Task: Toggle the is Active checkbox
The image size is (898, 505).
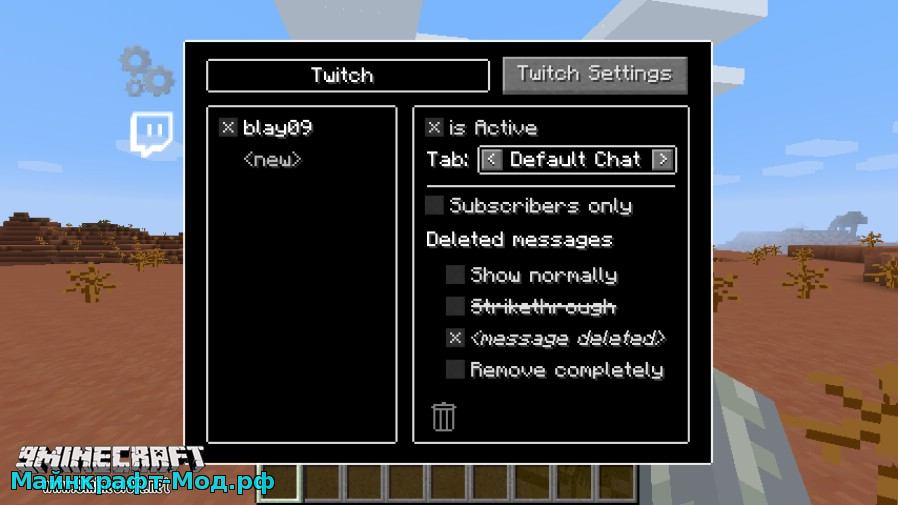Action: point(434,128)
